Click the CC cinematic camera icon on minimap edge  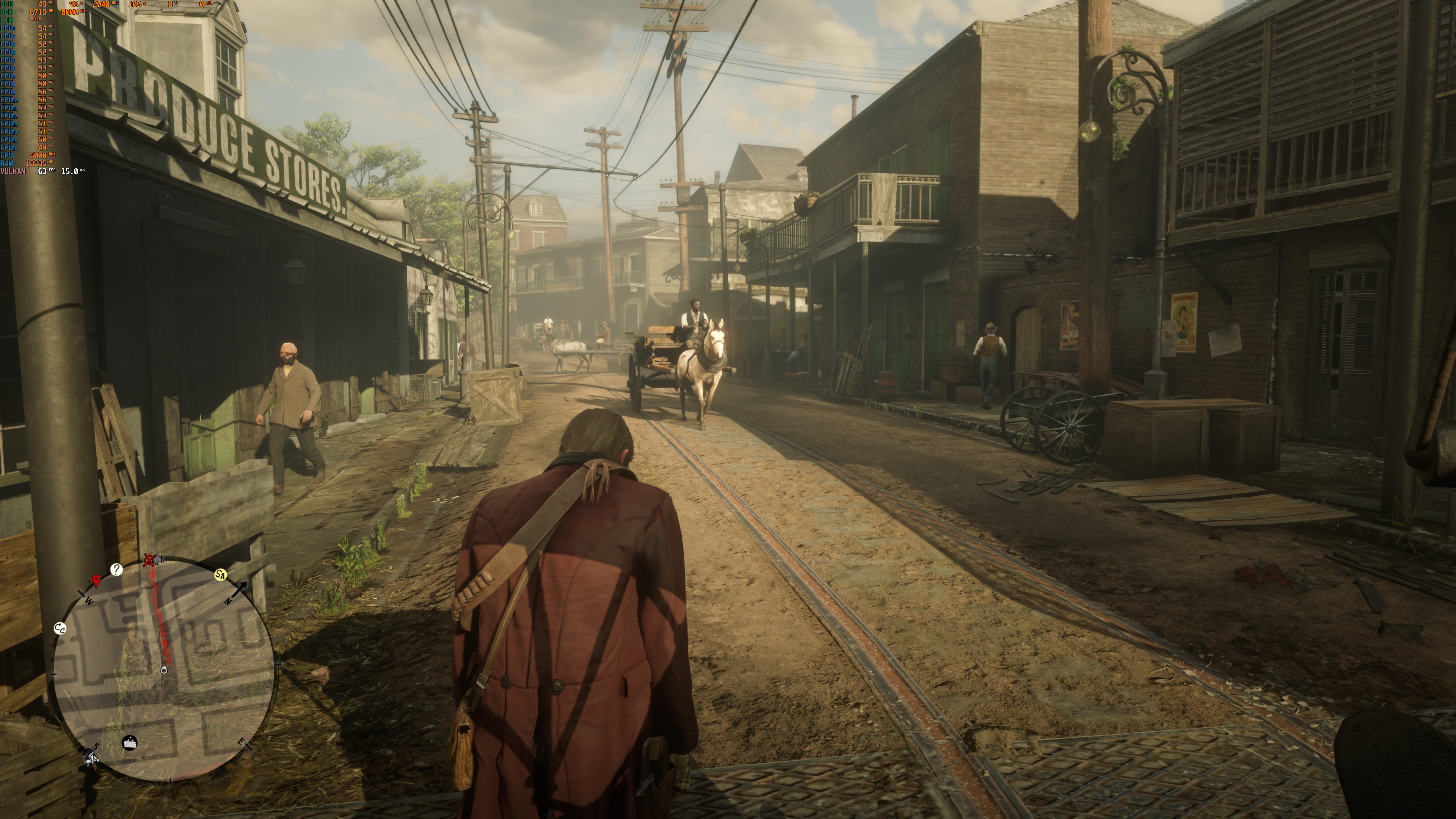[60, 629]
